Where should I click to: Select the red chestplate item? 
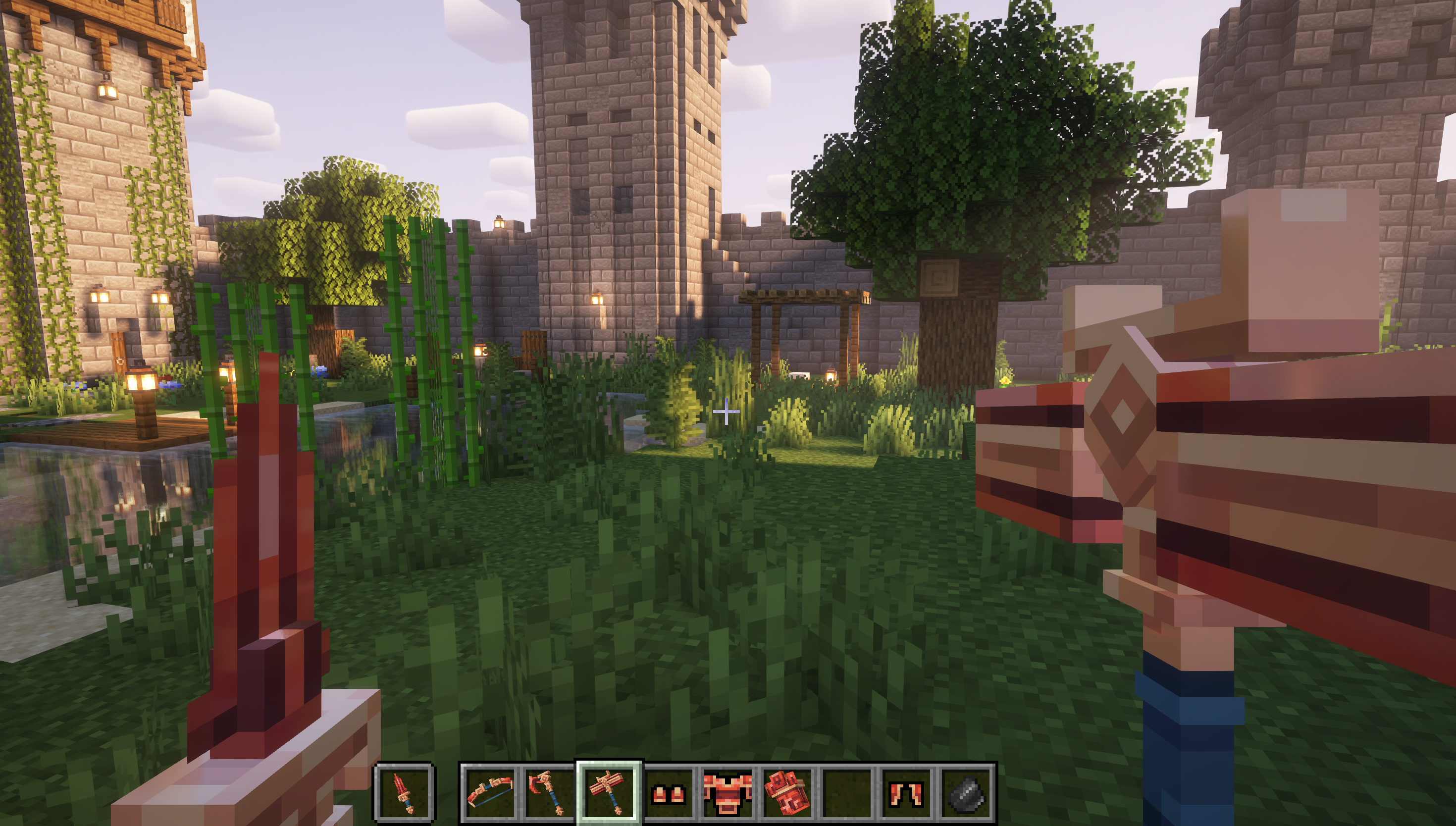[729, 792]
